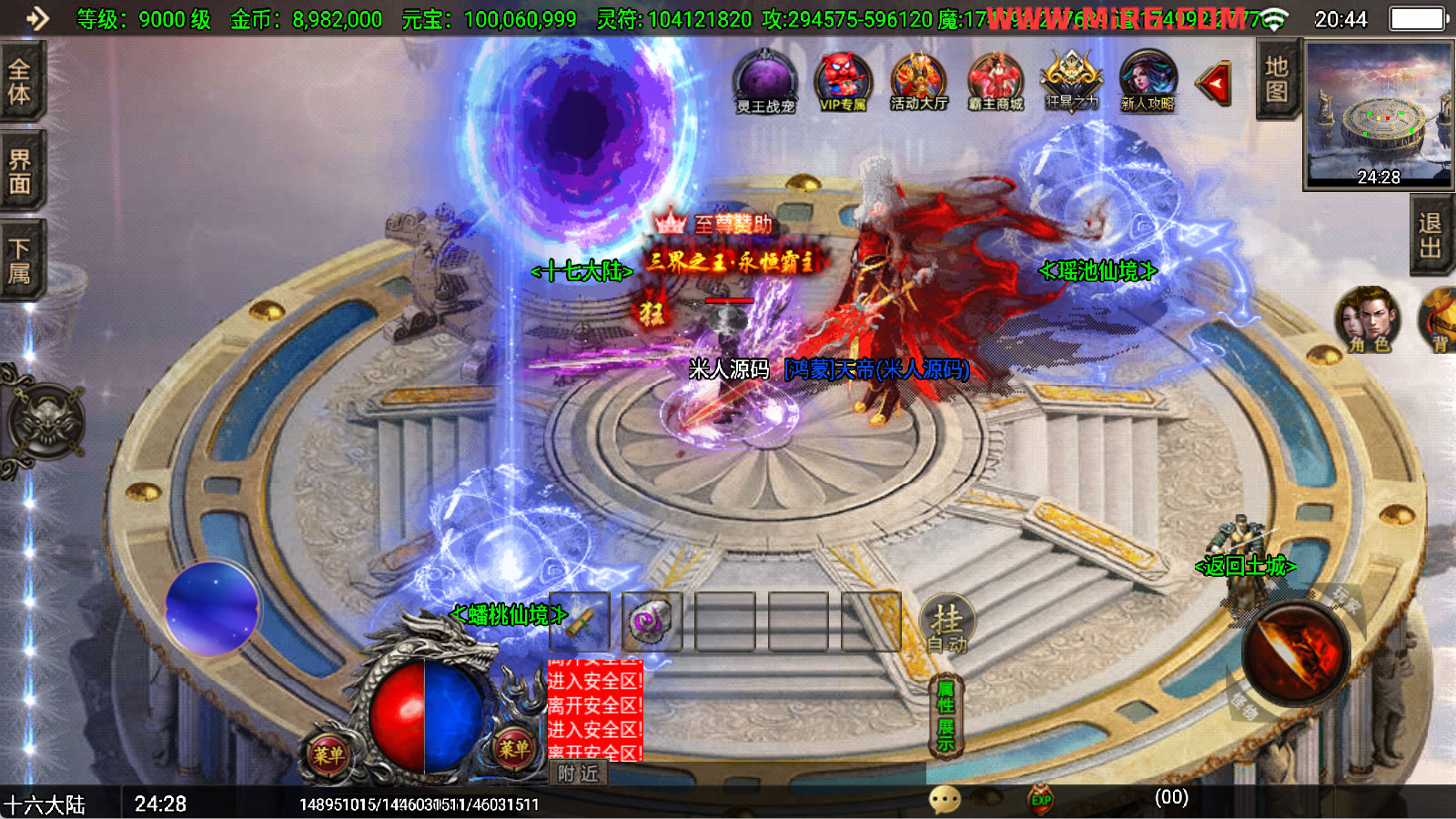This screenshot has width=1456, height=819.
Task: Open the 角色 character sheet
Action: (1368, 319)
